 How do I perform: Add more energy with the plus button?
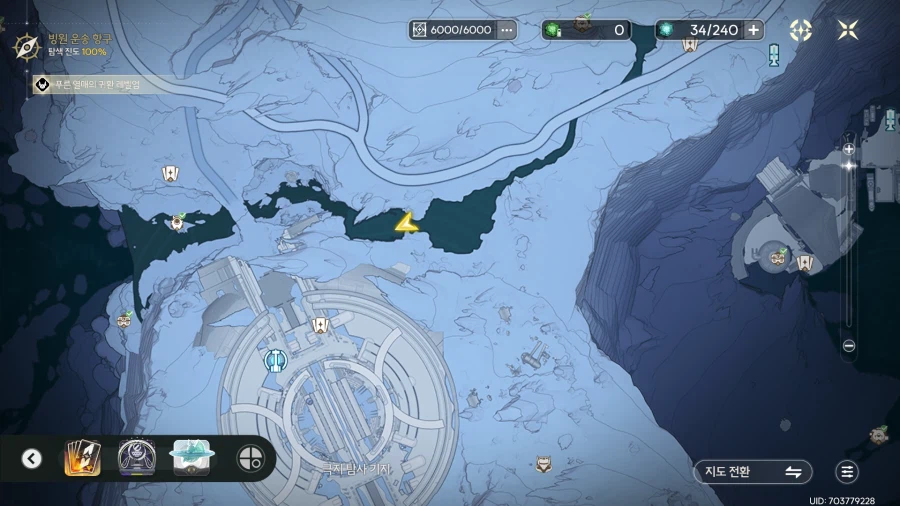754,30
